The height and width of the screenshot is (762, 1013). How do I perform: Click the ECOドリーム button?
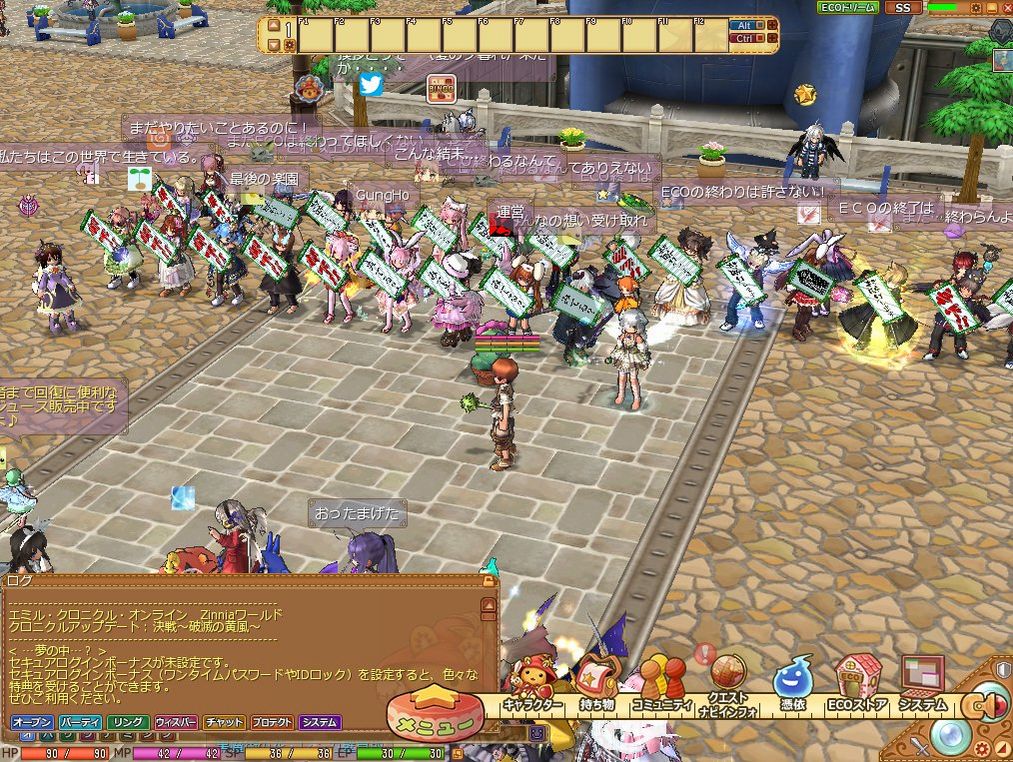[848, 7]
